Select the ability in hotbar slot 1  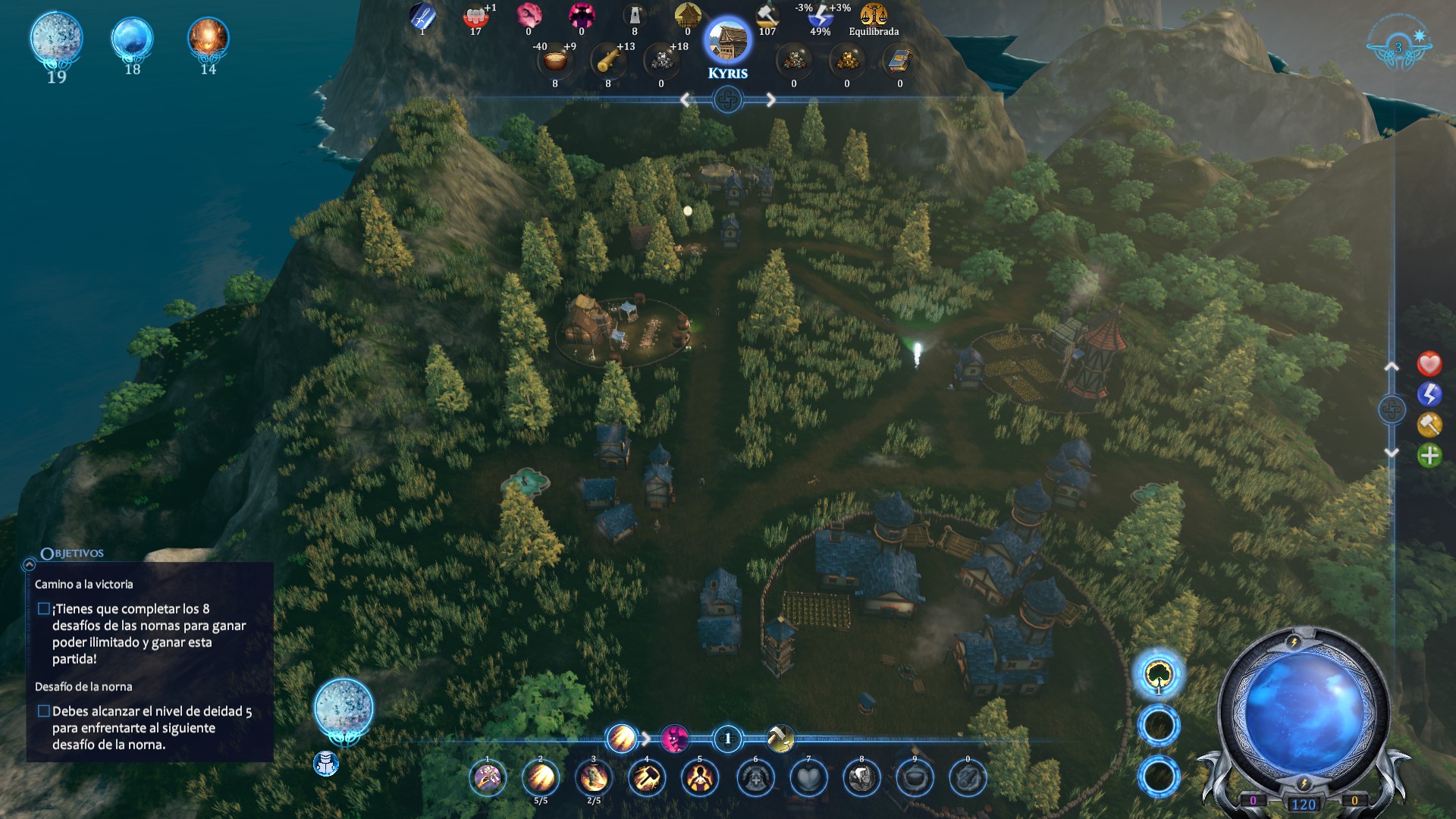pos(488,778)
